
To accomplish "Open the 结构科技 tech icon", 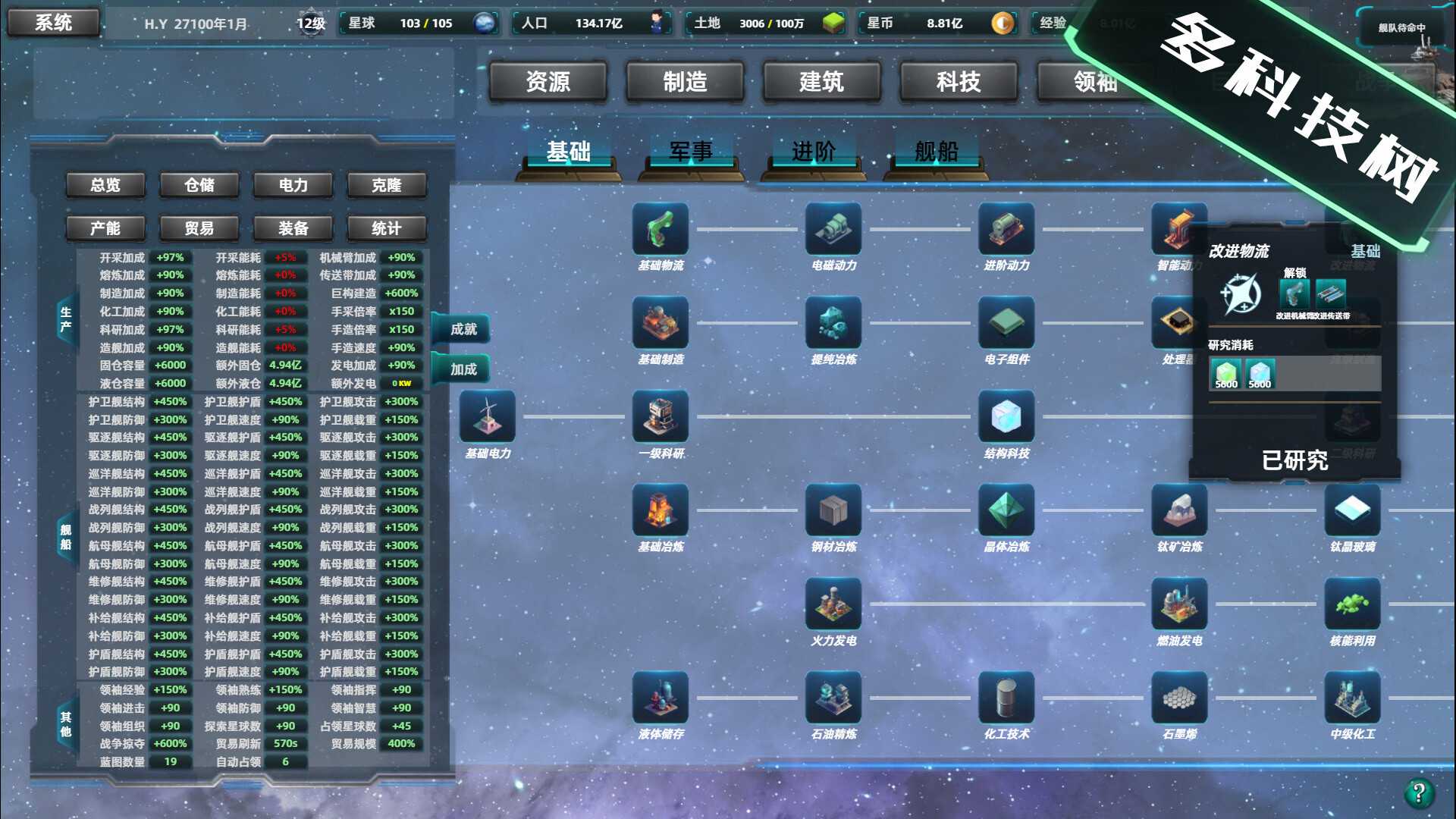I will (1007, 416).
